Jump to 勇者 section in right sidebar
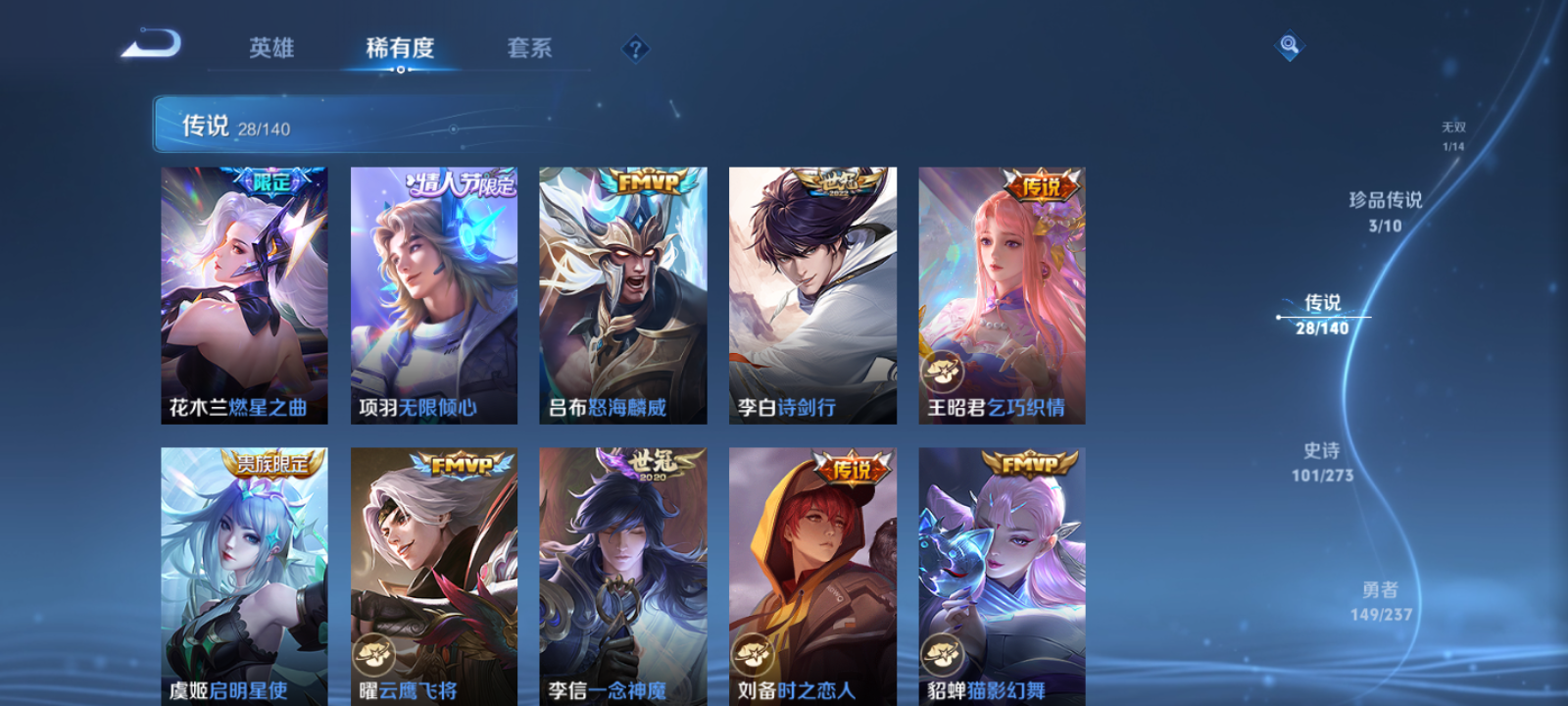Viewport: 1568px width, 706px height. 1383,598
